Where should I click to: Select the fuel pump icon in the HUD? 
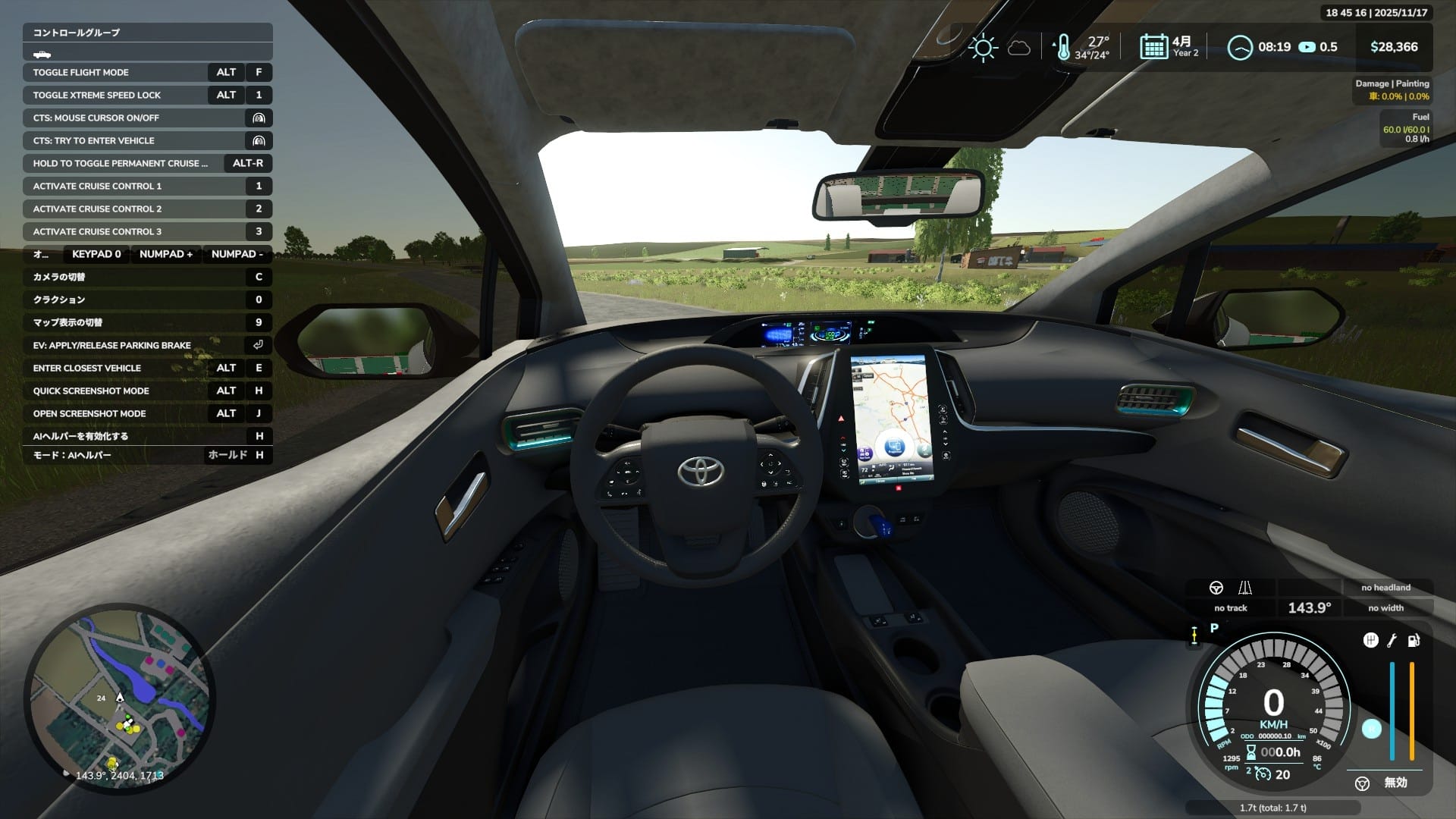tap(1413, 641)
